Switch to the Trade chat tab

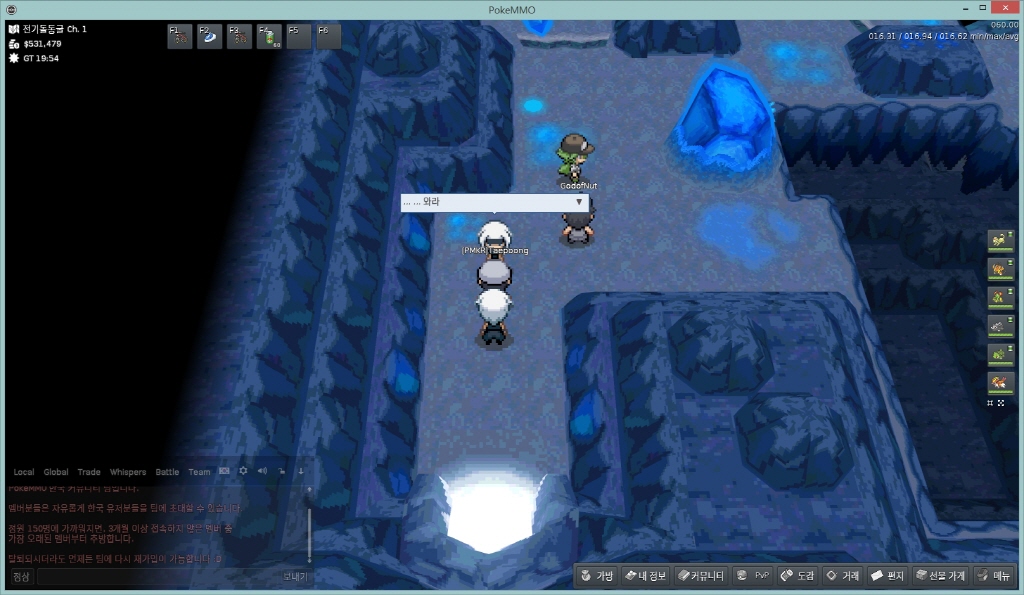pyautogui.click(x=89, y=472)
